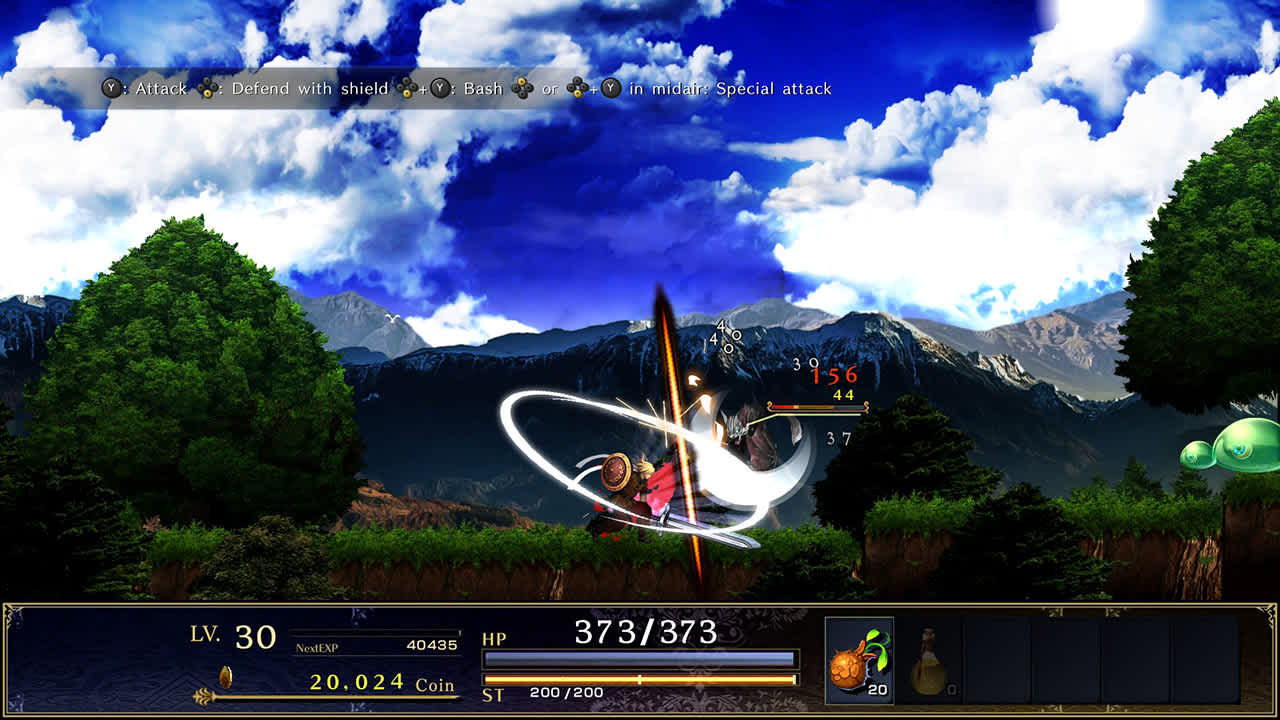
Task: Click the d-pad icon before 'Special attack'
Action: 576,89
